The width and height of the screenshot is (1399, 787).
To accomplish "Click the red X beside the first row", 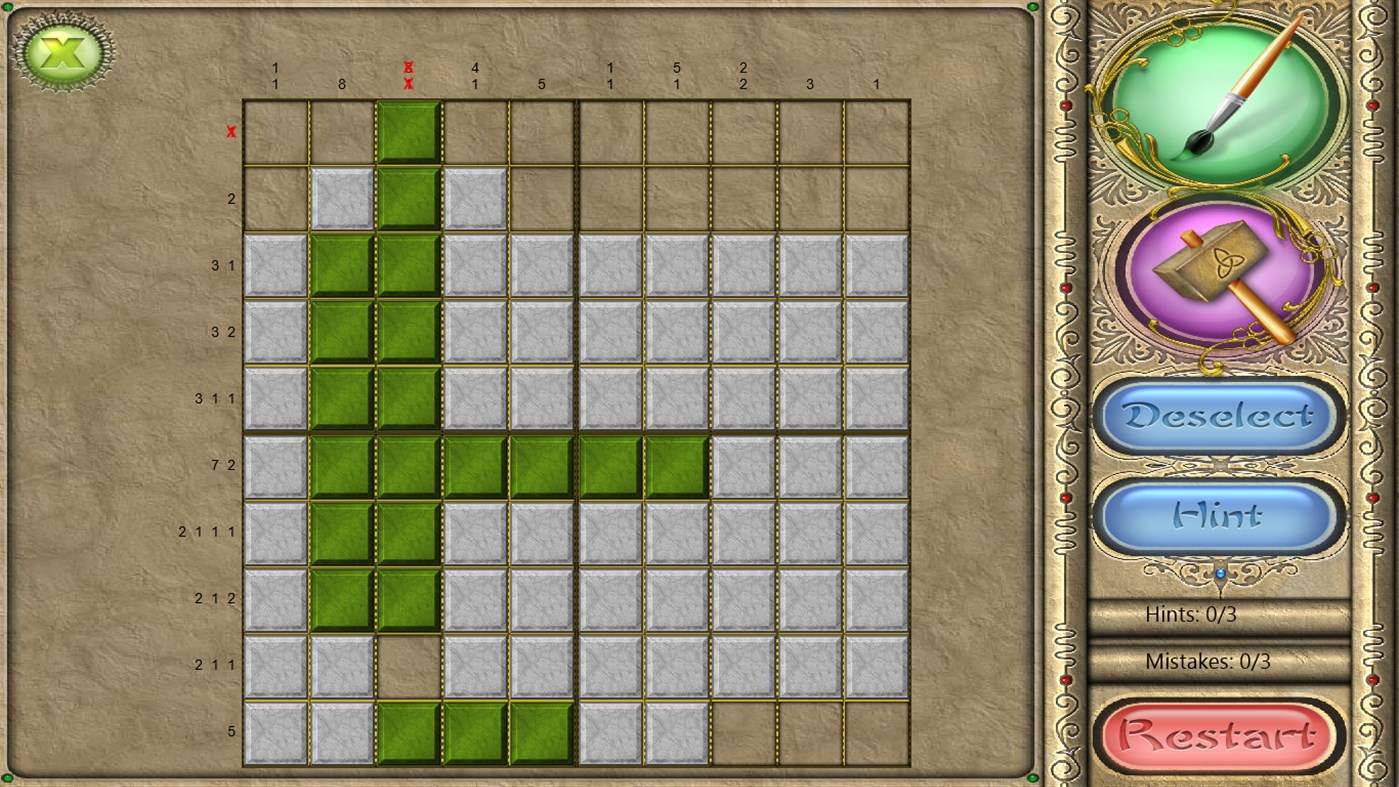I will (x=231, y=131).
